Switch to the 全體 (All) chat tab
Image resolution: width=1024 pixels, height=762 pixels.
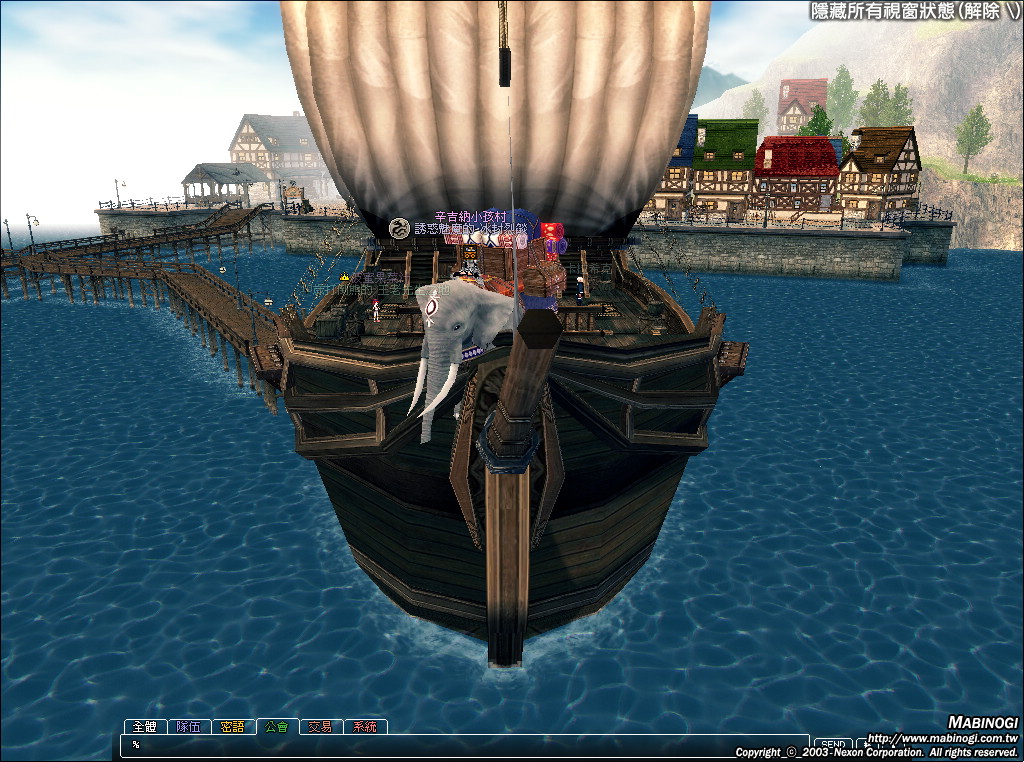pos(145,727)
